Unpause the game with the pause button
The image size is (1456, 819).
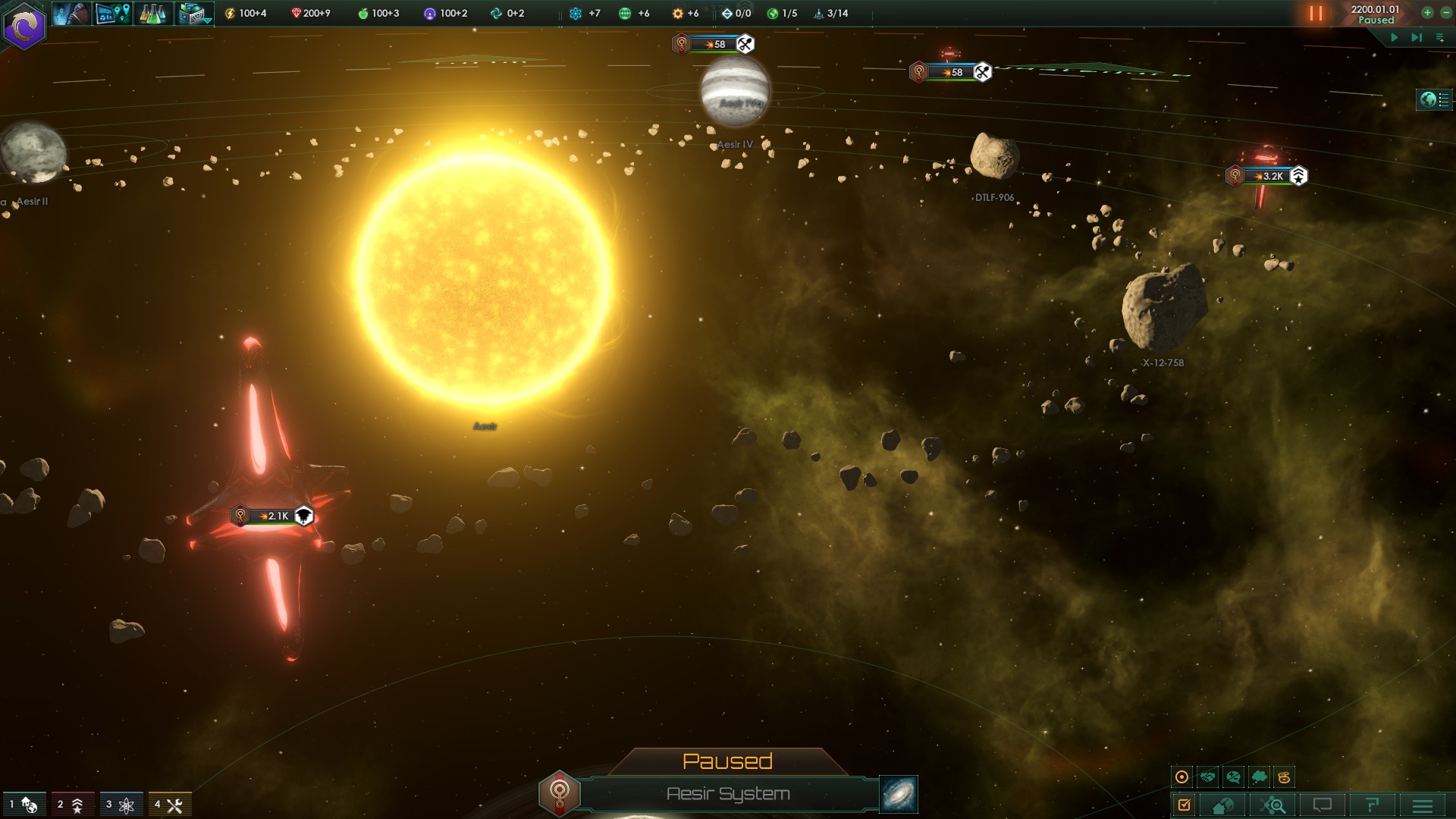pos(1314,13)
